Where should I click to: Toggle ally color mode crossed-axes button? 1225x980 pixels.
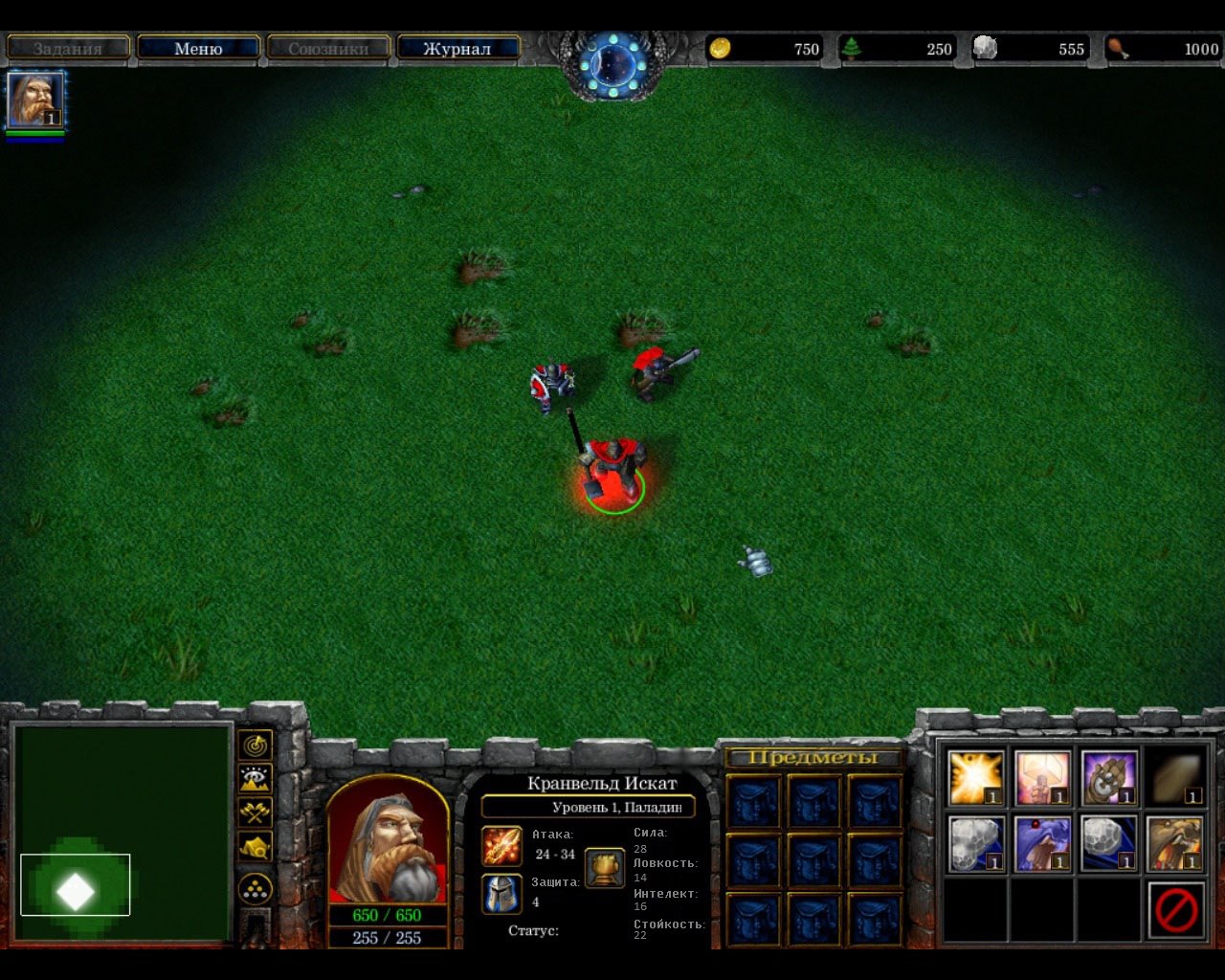point(255,813)
